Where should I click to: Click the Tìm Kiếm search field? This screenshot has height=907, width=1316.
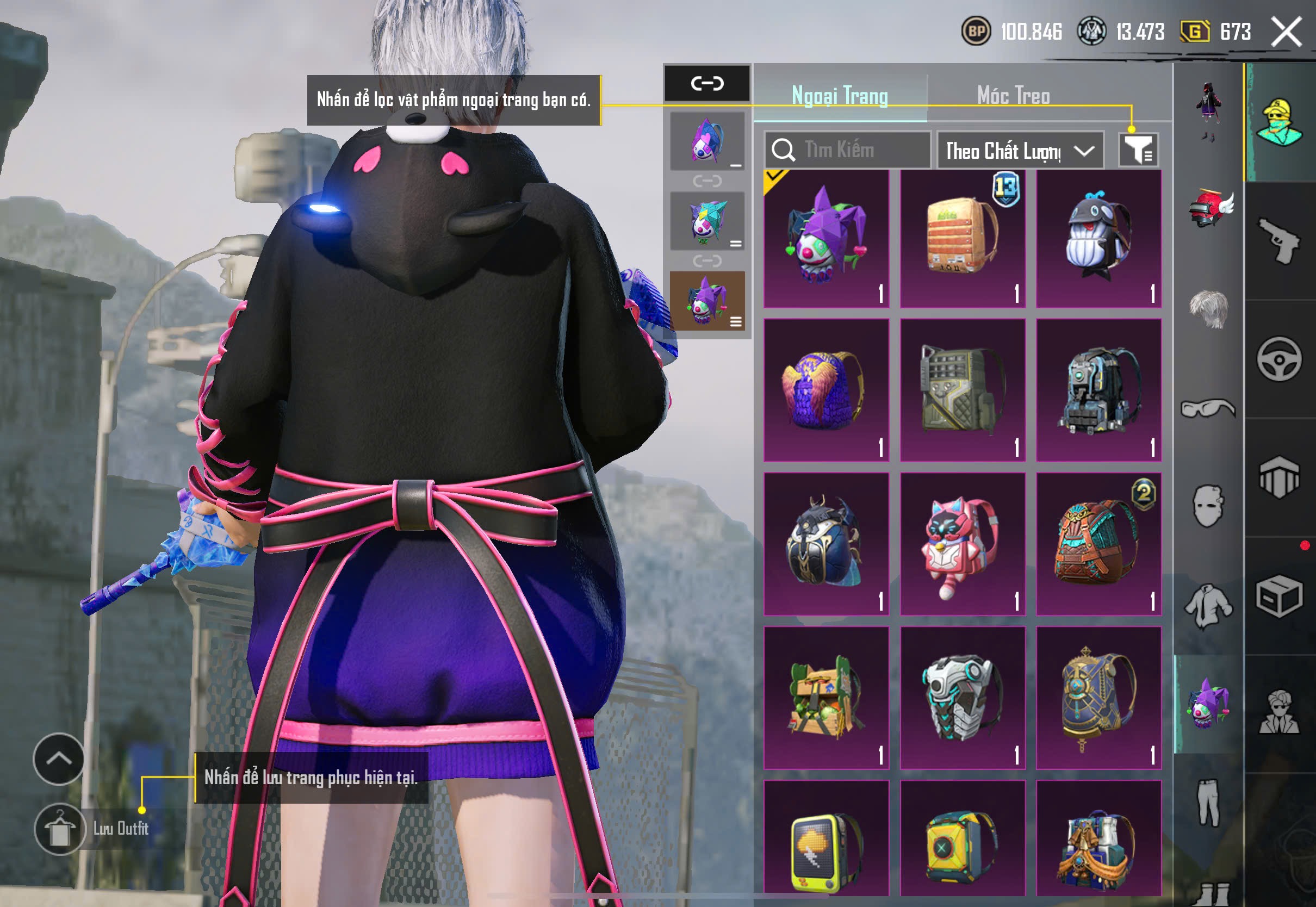pos(847,150)
